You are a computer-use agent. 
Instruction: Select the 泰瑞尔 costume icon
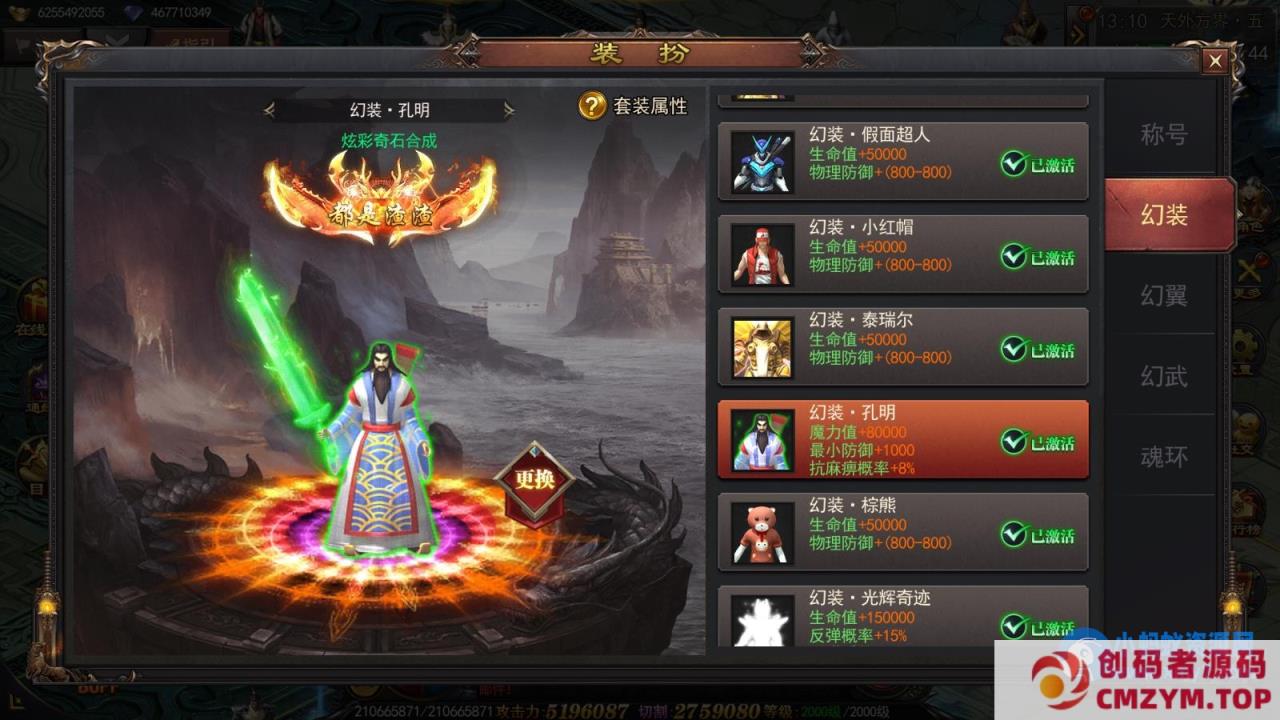pyautogui.click(x=762, y=347)
